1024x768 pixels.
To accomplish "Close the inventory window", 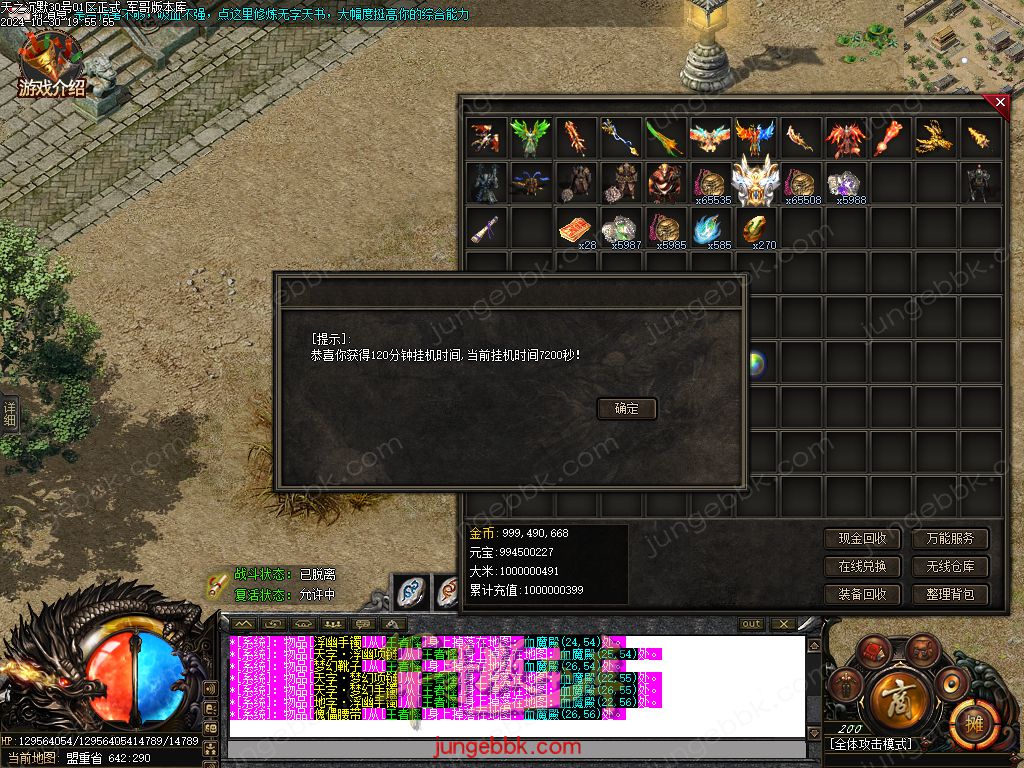I will (999, 101).
